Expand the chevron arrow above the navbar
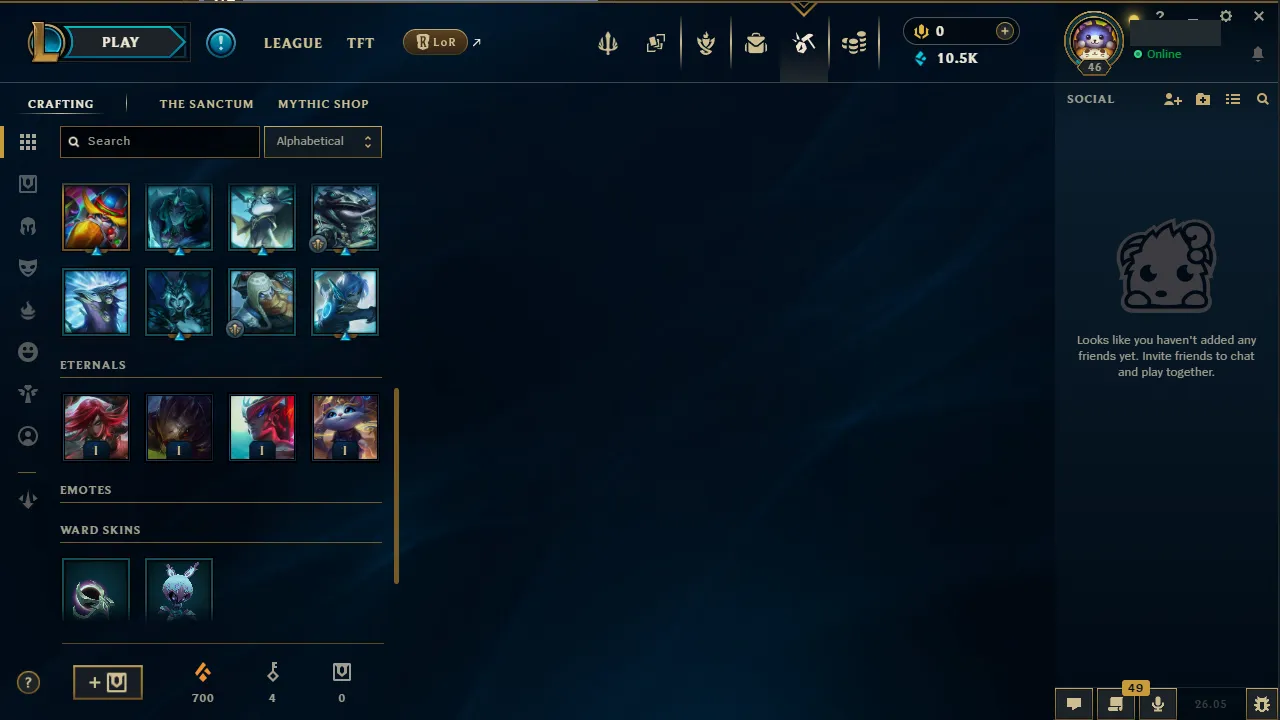Image resolution: width=1280 pixels, height=720 pixels. pos(804,8)
